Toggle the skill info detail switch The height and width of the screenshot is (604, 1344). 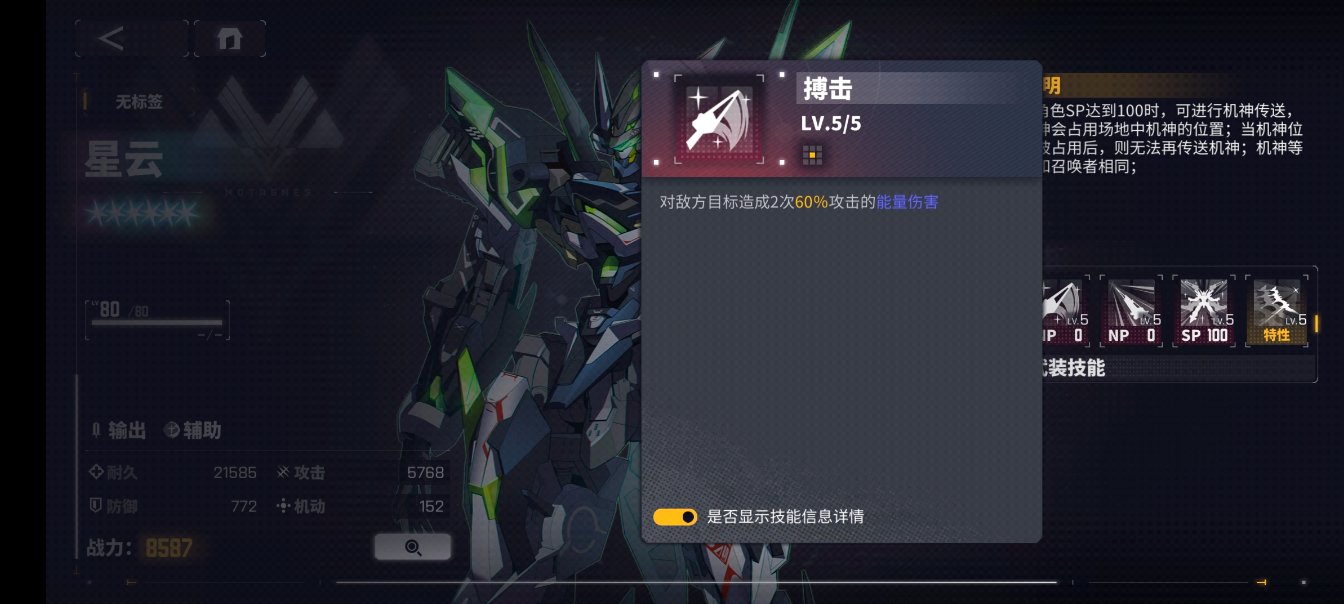675,517
